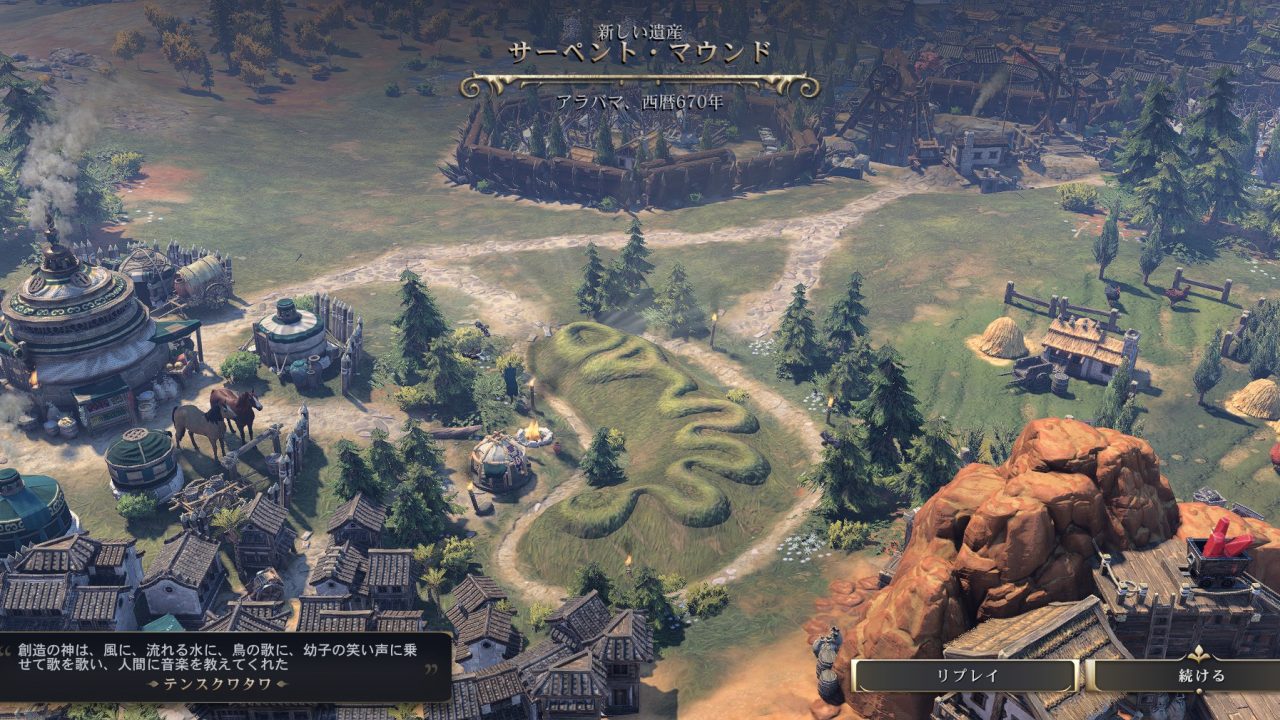This screenshot has width=1280, height=720.
Task: Replay the wonder cinematic with リプレイ
Action: (x=966, y=675)
